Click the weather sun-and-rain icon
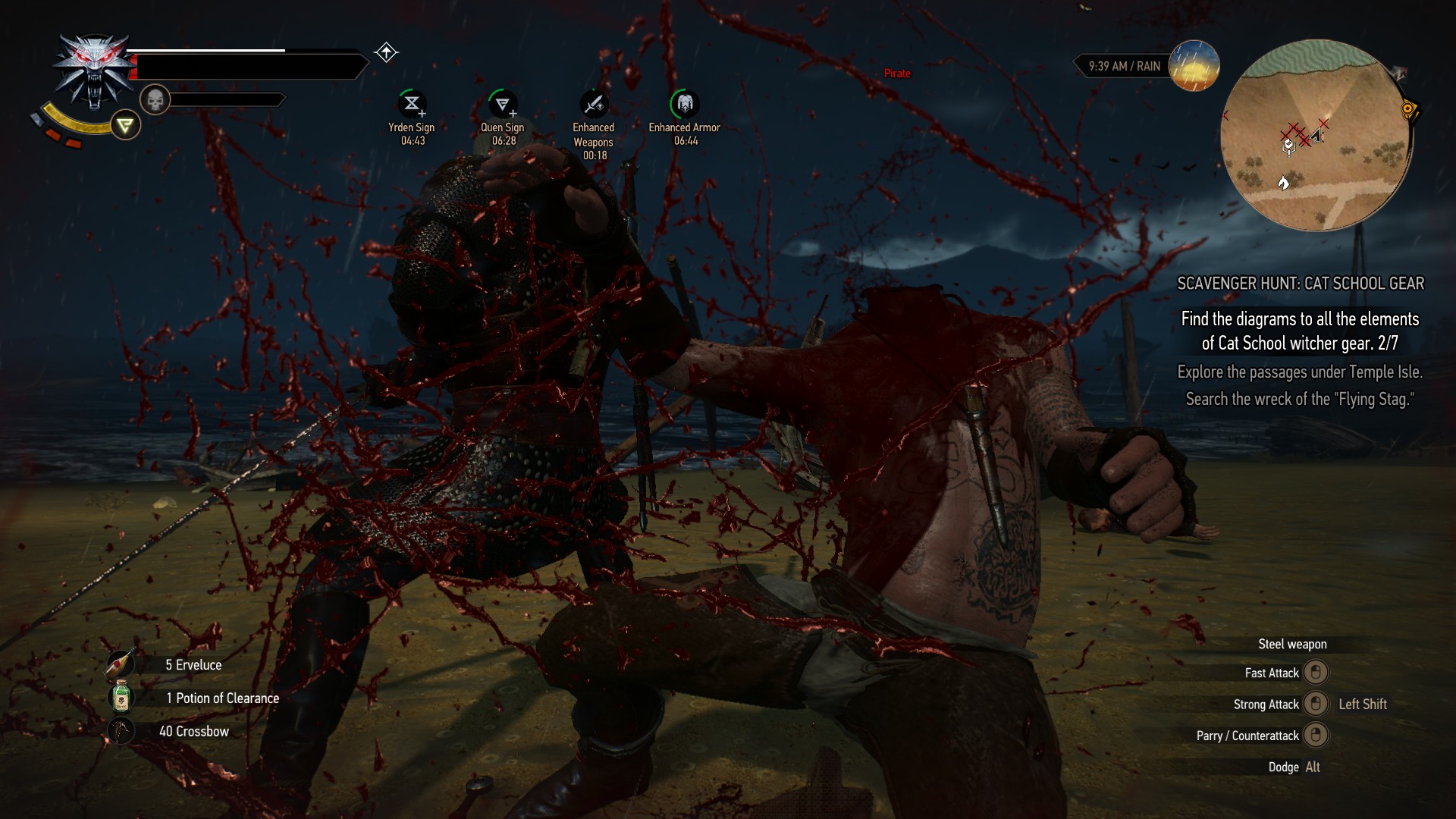Viewport: 1456px width, 819px height. 1194,66
